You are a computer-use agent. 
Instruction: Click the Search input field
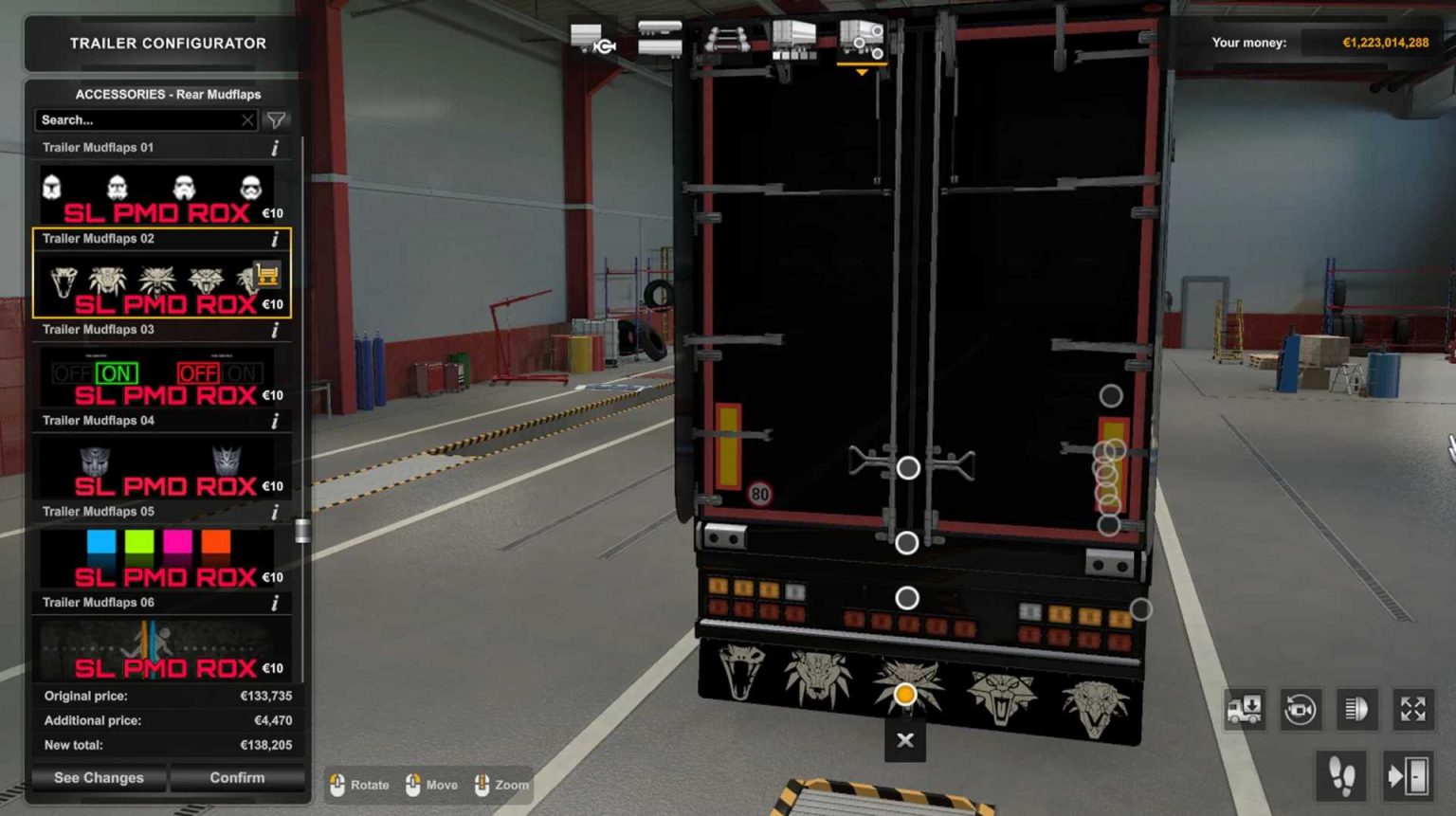point(133,119)
